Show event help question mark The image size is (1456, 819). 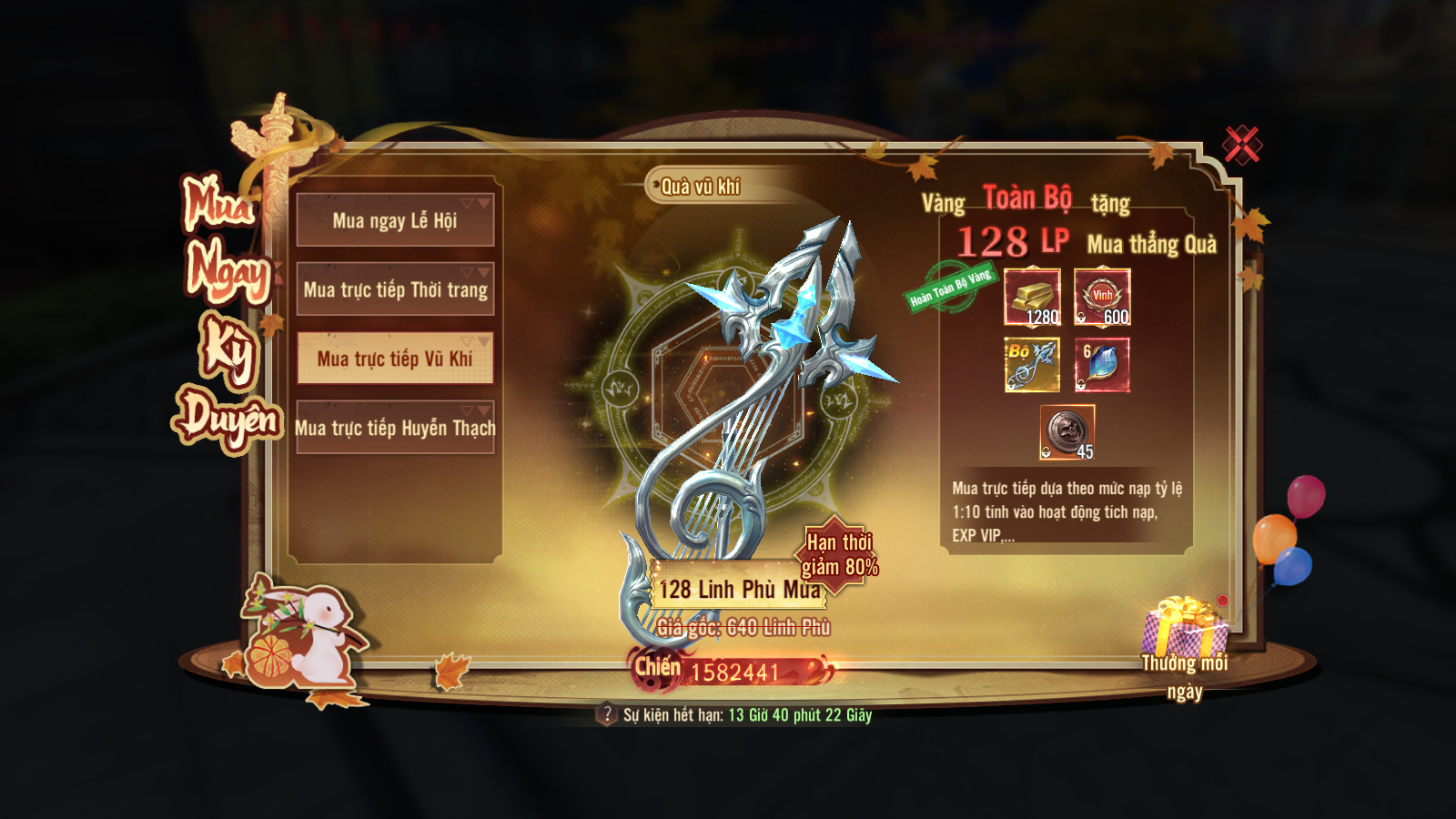click(607, 714)
